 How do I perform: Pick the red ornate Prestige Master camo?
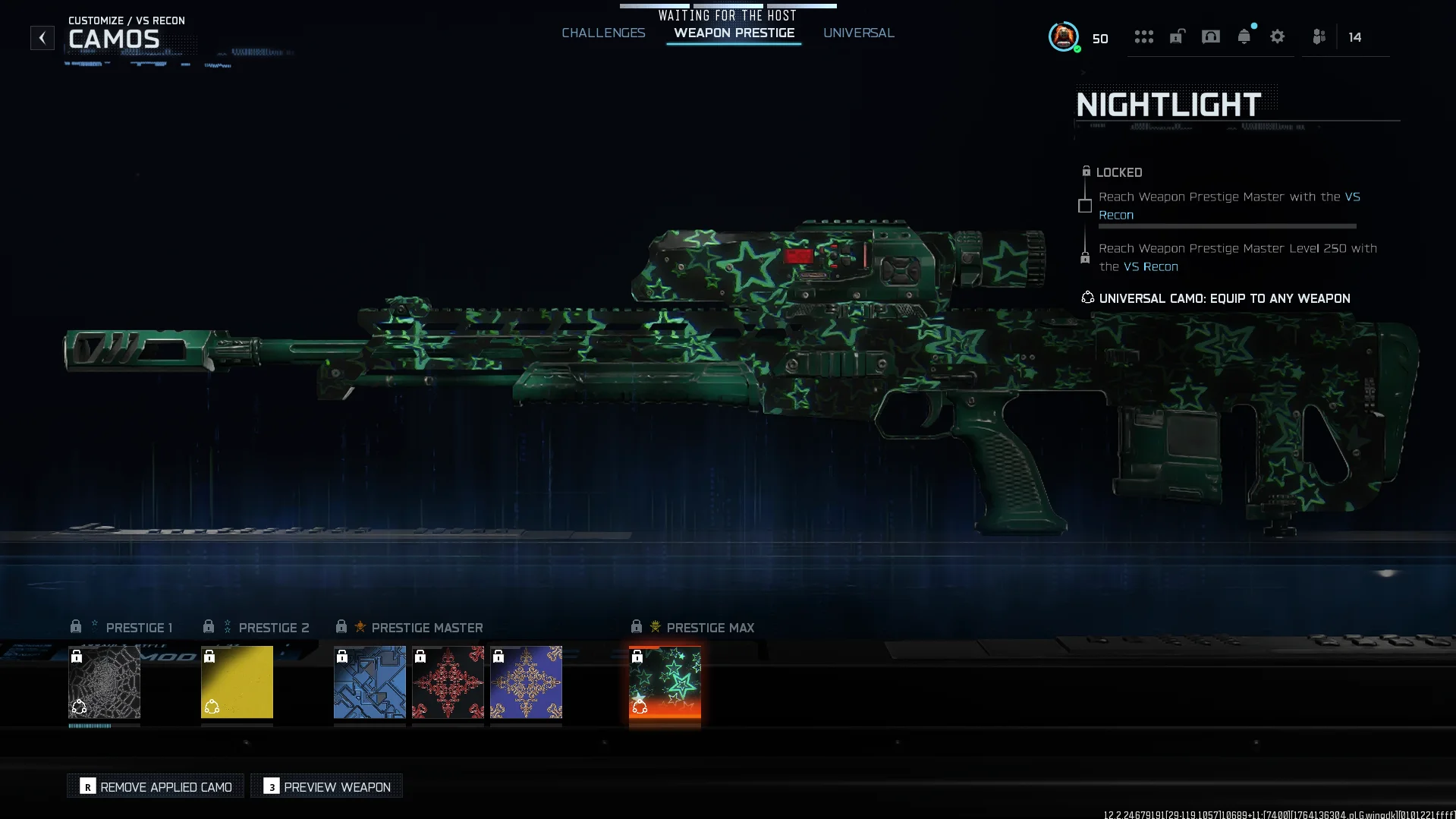click(x=448, y=682)
